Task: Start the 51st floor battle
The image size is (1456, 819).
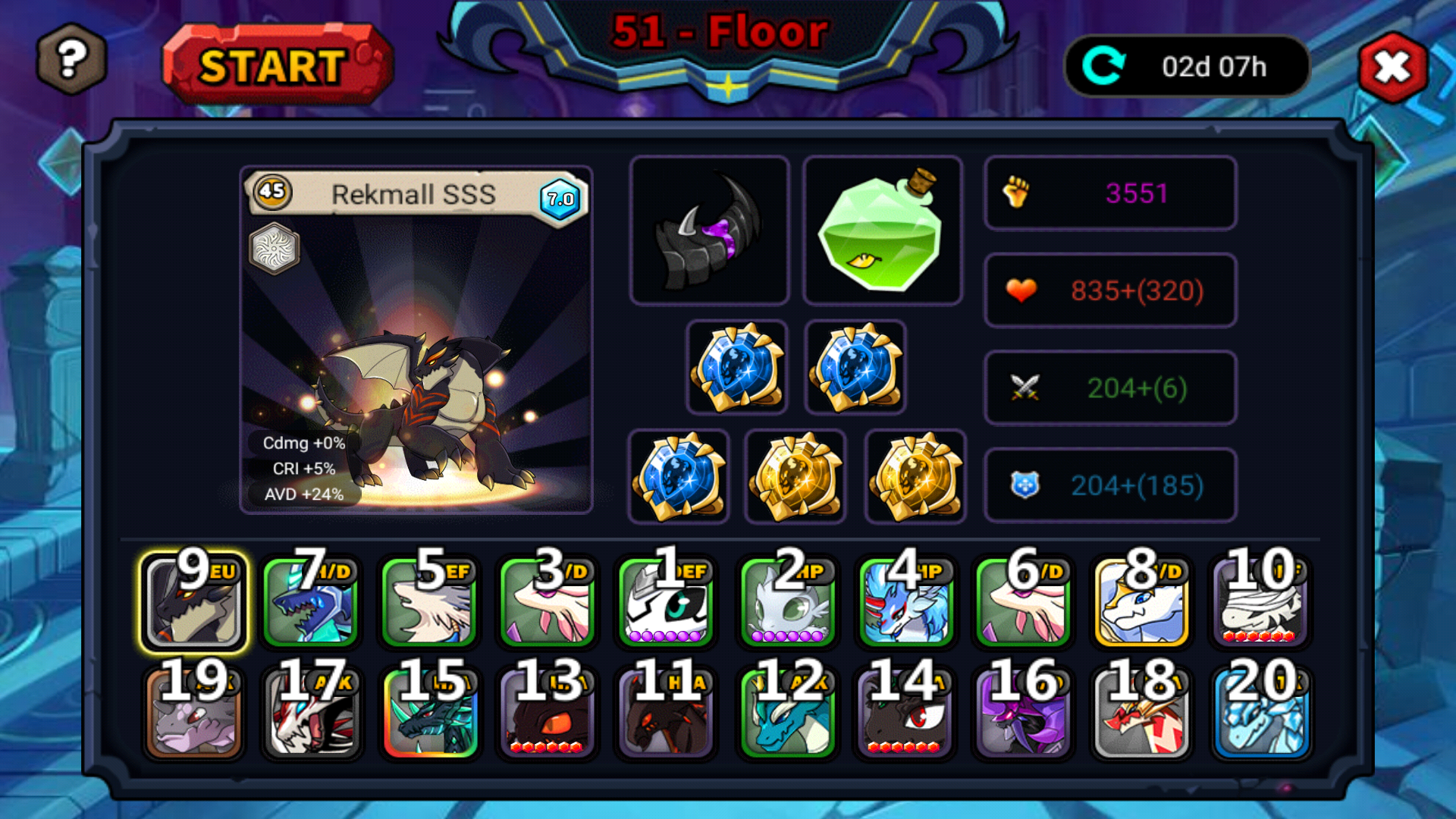Action: [x=277, y=65]
